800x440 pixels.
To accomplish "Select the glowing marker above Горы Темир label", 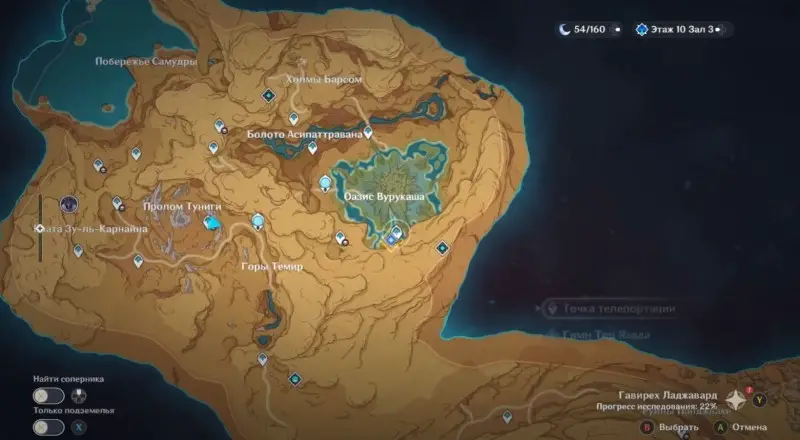I will [x=259, y=221].
